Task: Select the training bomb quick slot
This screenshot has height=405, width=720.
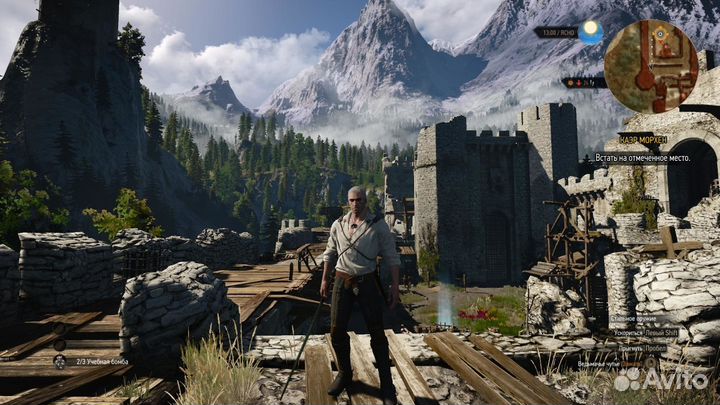Action: [x=59, y=360]
